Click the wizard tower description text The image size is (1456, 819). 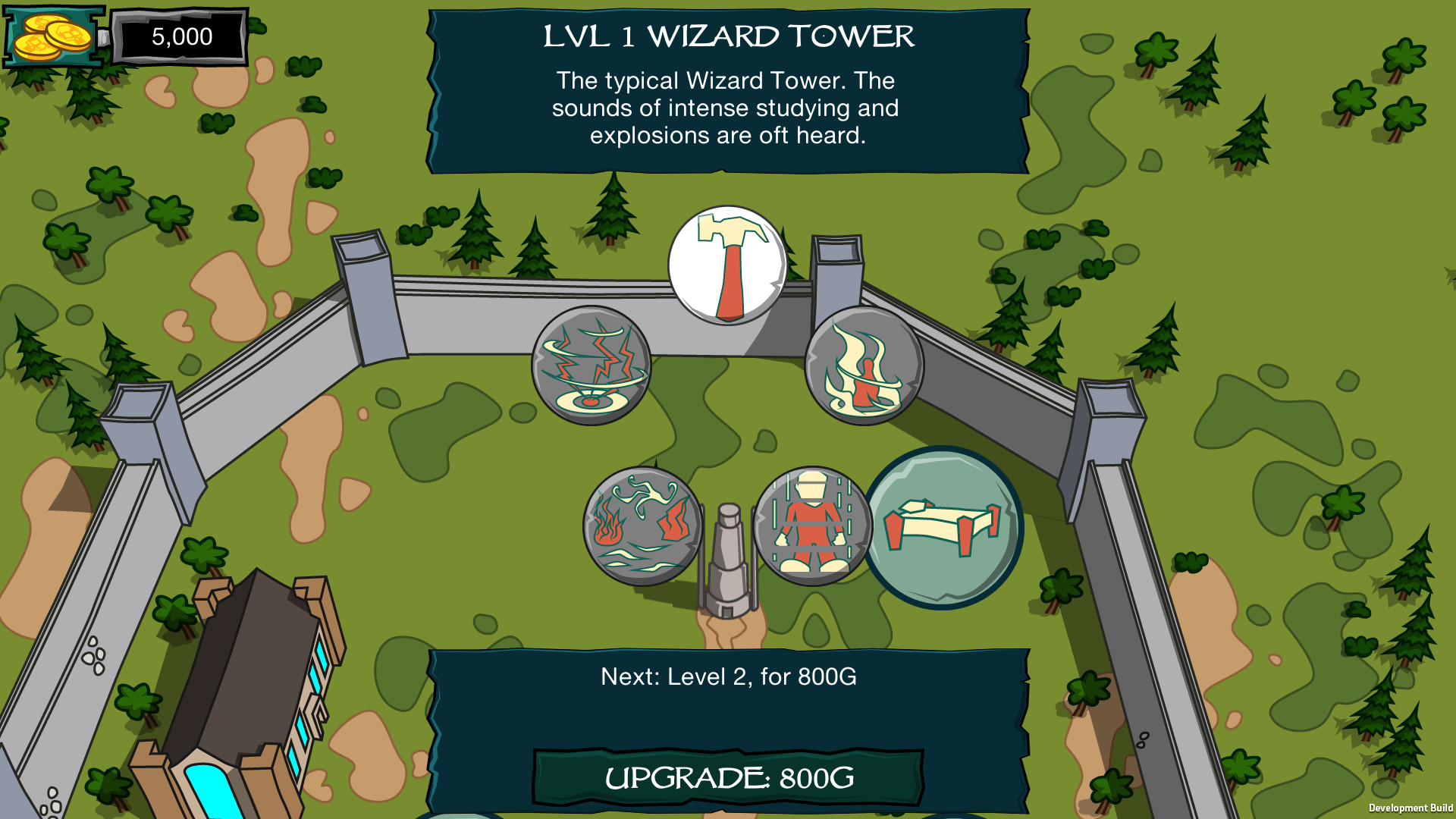[x=726, y=108]
